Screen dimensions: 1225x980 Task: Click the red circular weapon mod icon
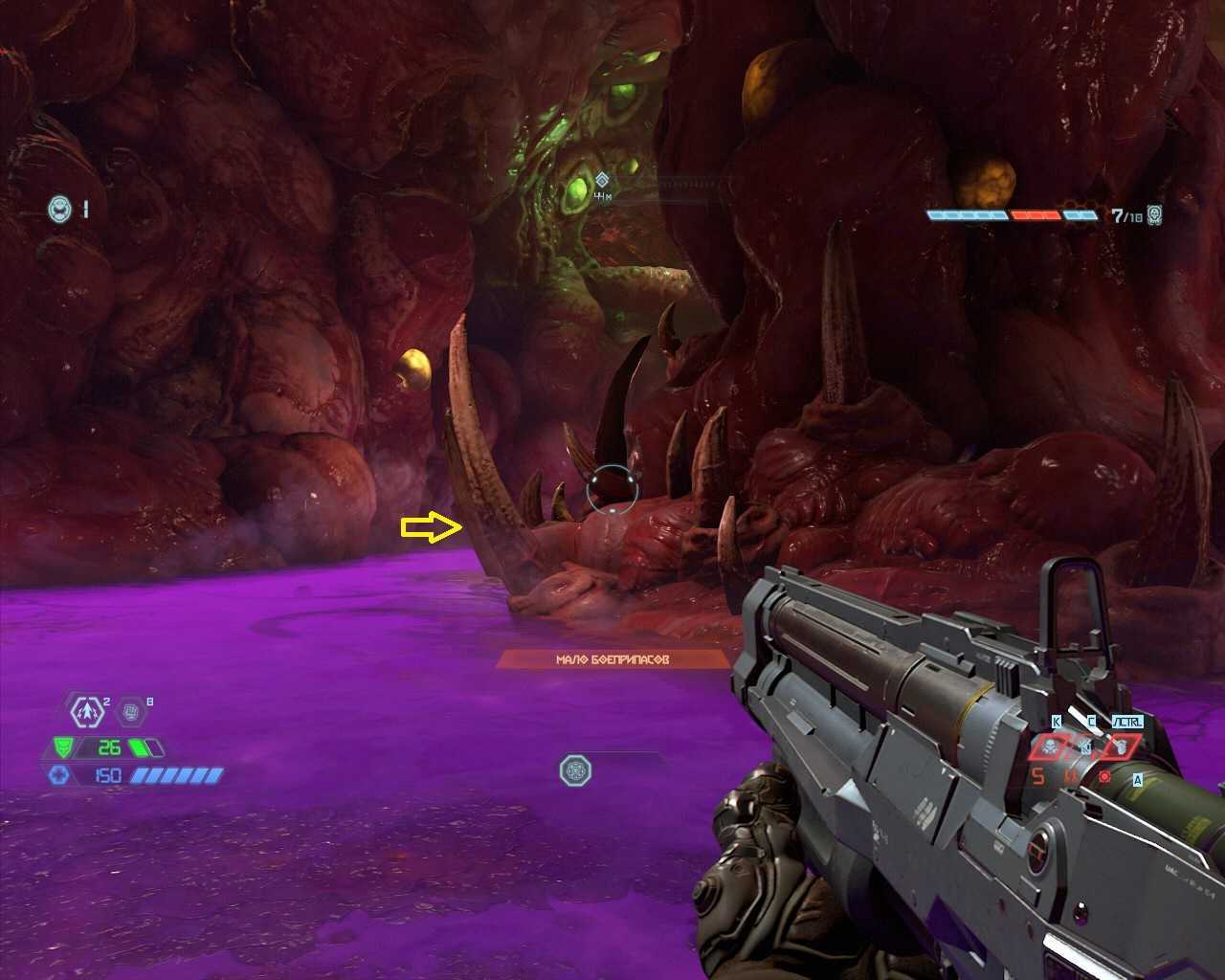click(x=1104, y=776)
